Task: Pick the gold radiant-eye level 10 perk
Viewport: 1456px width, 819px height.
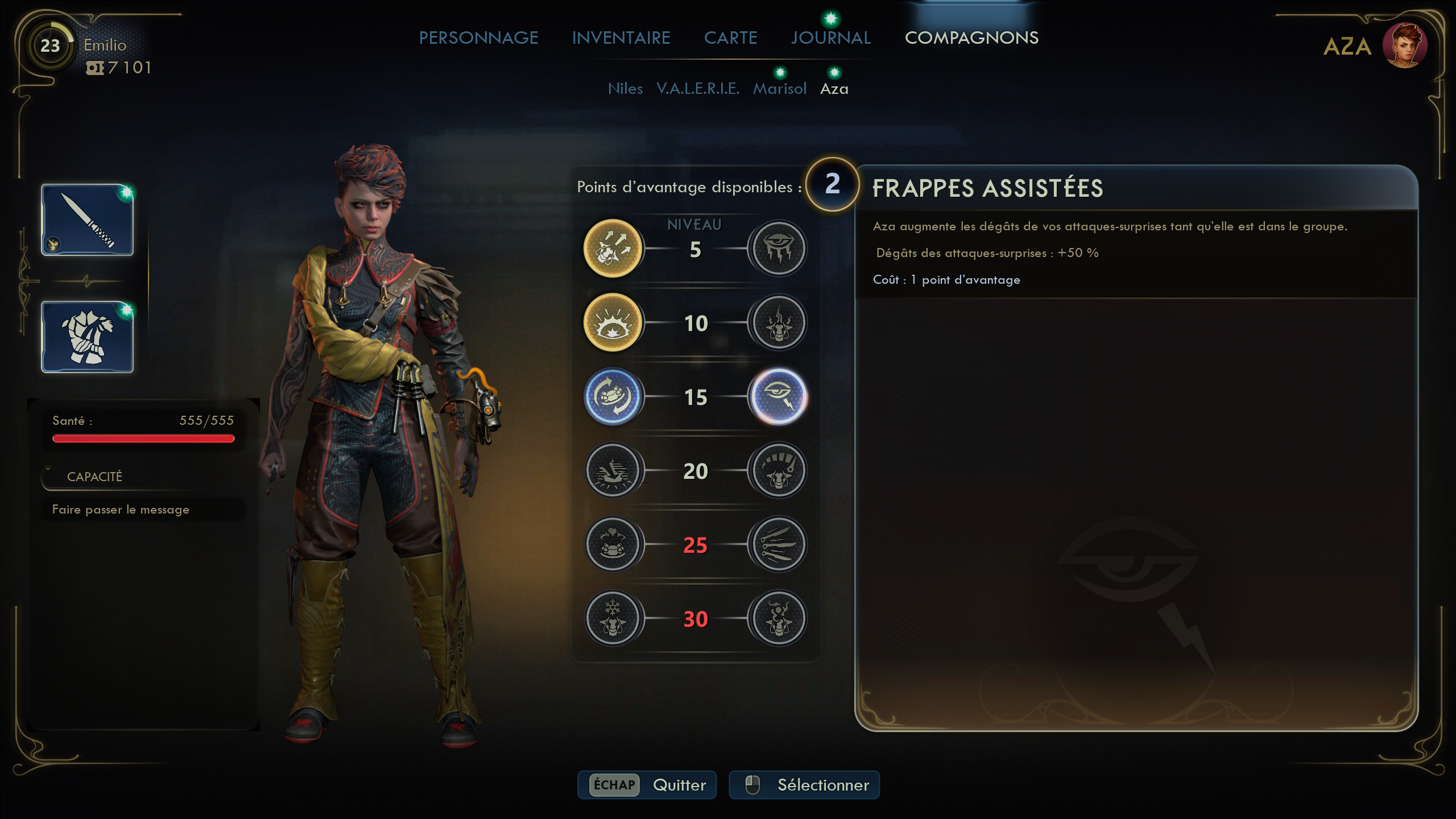Action: pyautogui.click(x=613, y=322)
